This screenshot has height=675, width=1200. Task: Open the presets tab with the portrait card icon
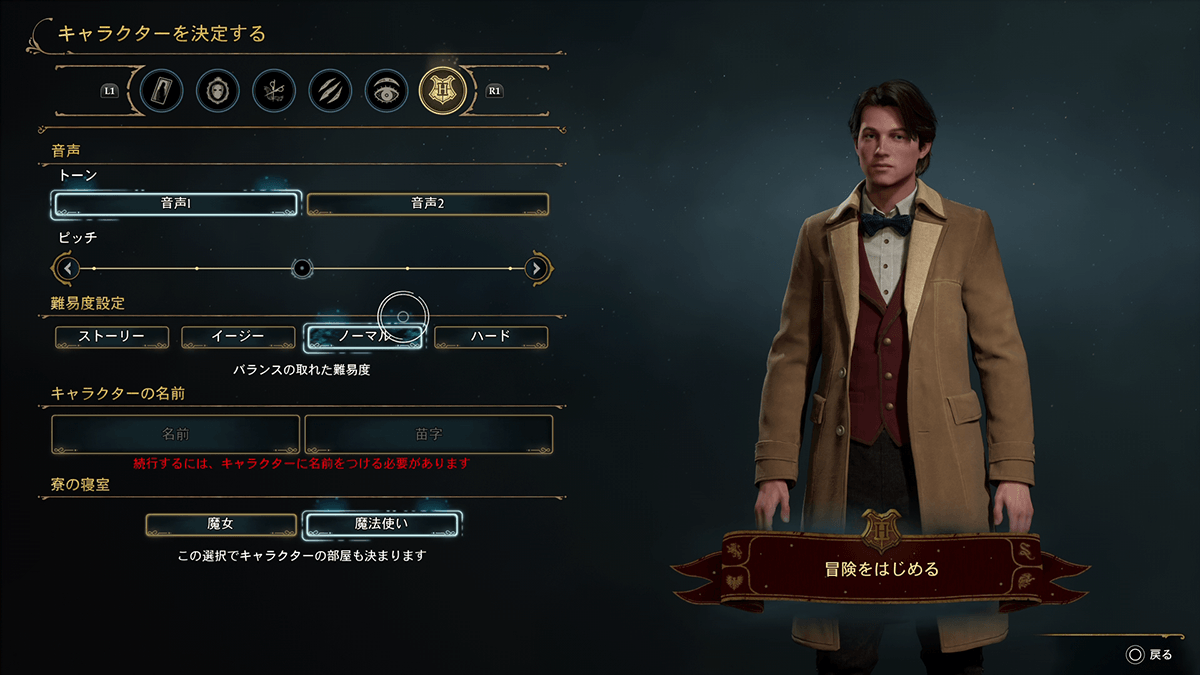coord(161,90)
